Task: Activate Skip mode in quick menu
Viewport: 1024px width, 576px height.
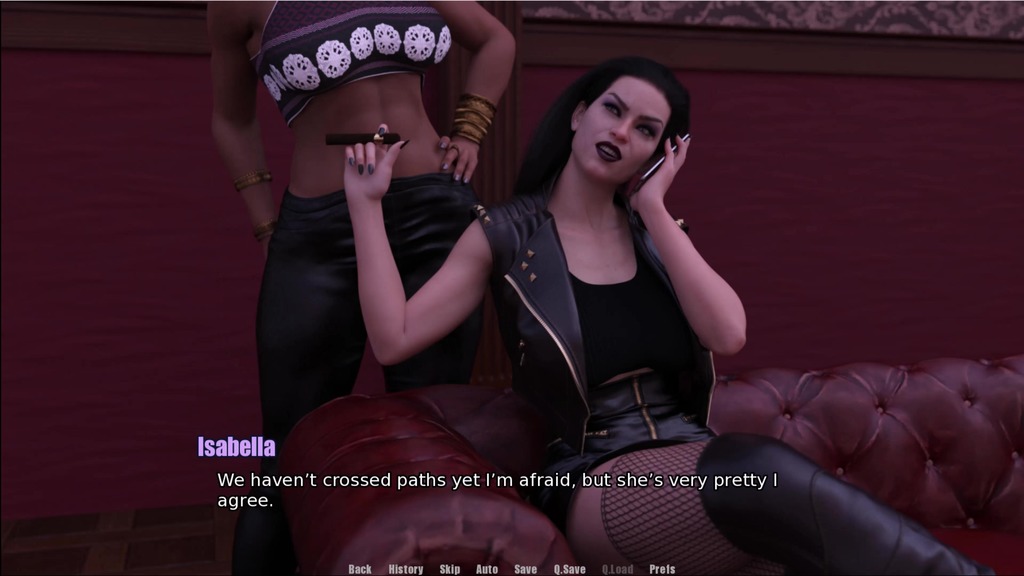Action: click(x=450, y=569)
